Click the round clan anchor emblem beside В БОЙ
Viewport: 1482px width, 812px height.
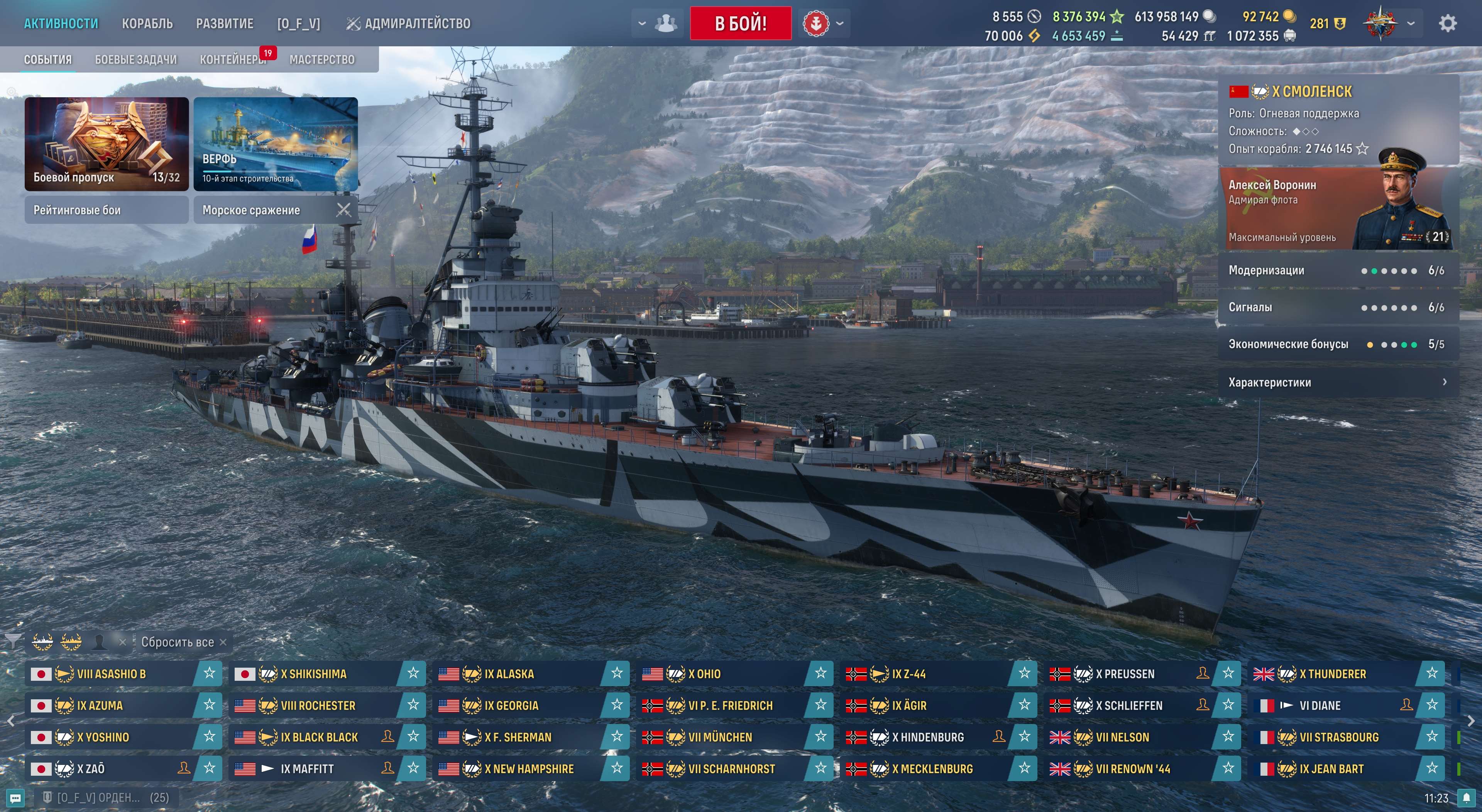tap(817, 24)
